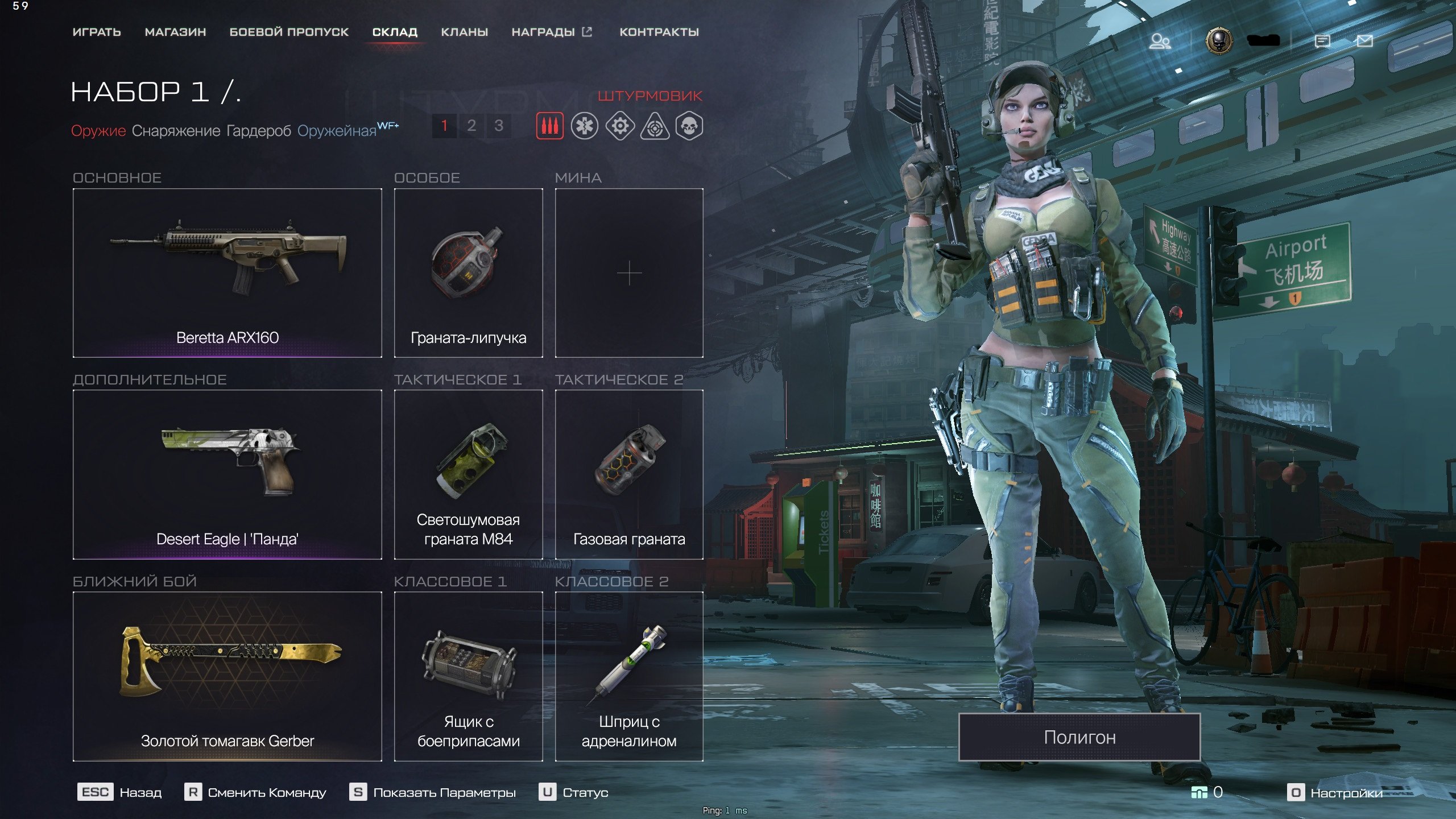Viewport: 1456px width, 819px height.
Task: Select the engineer gear class icon
Action: (620, 126)
